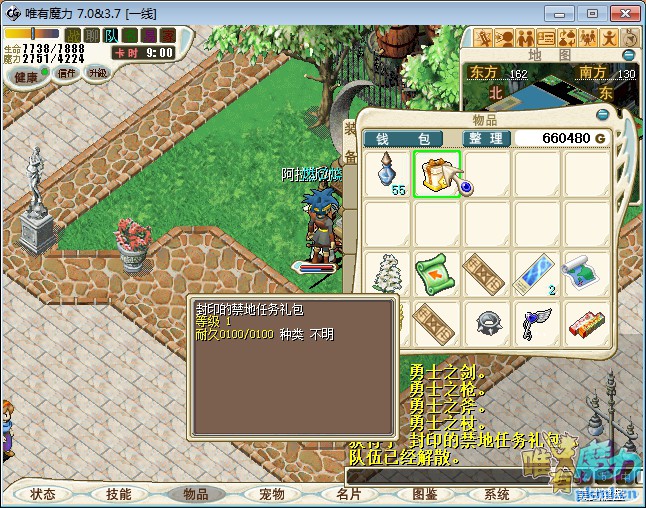
Task: Collapse the 地图 minimap panel
Action: click(629, 55)
